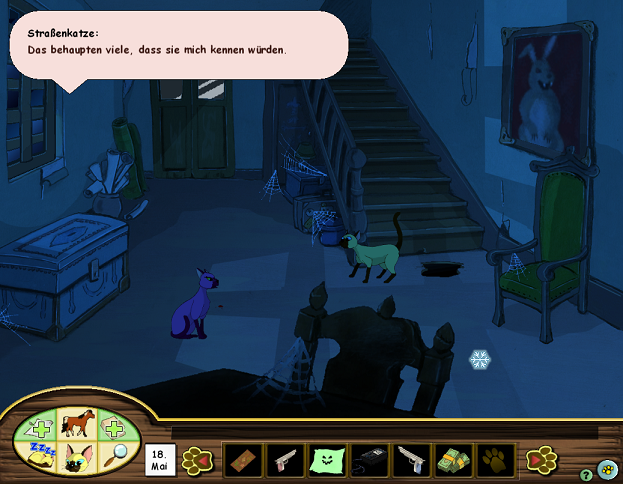Choose the black device with cable
This screenshot has width=623, height=484.
coord(369,460)
